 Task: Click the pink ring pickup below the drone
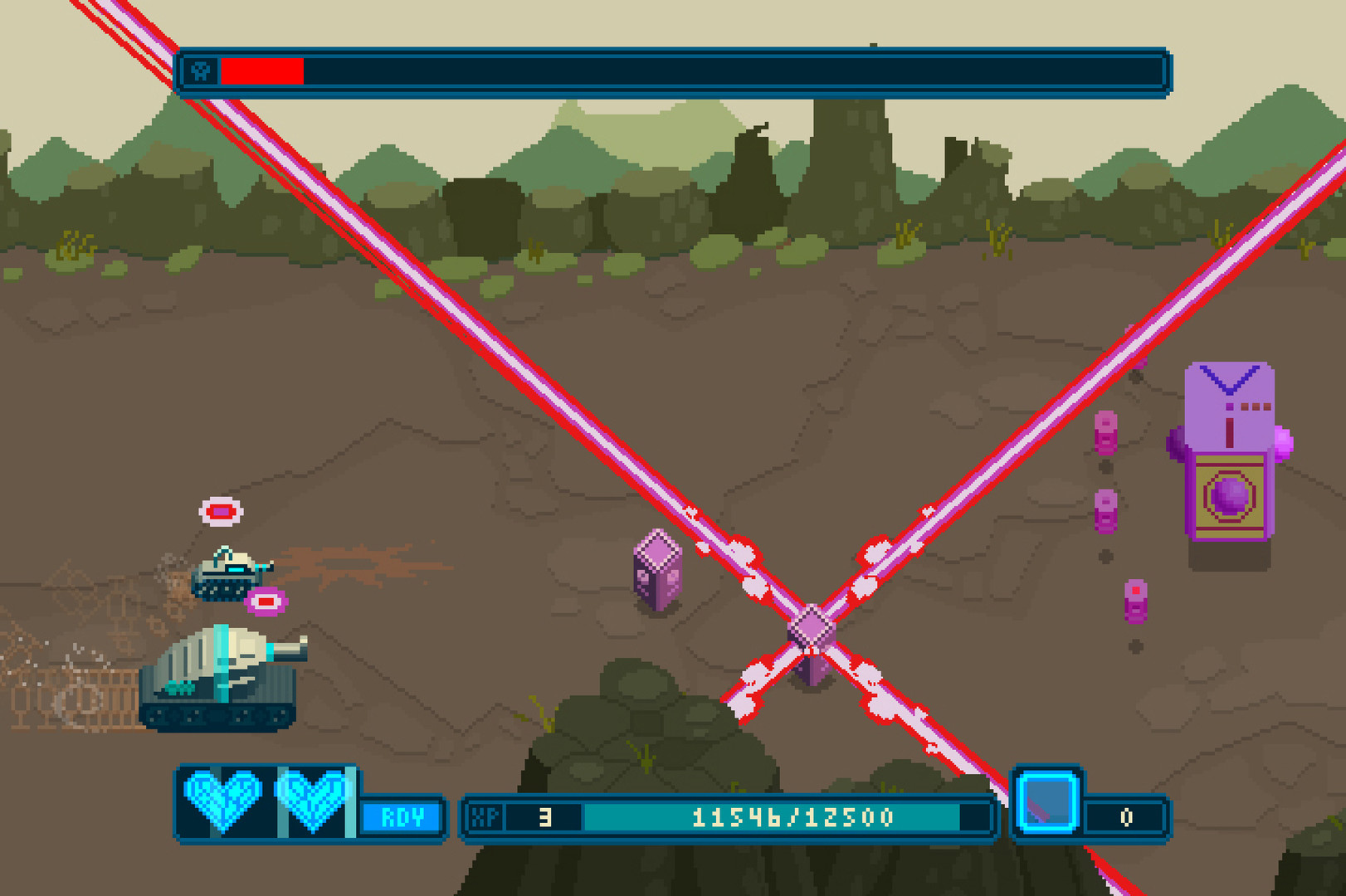pos(267,601)
